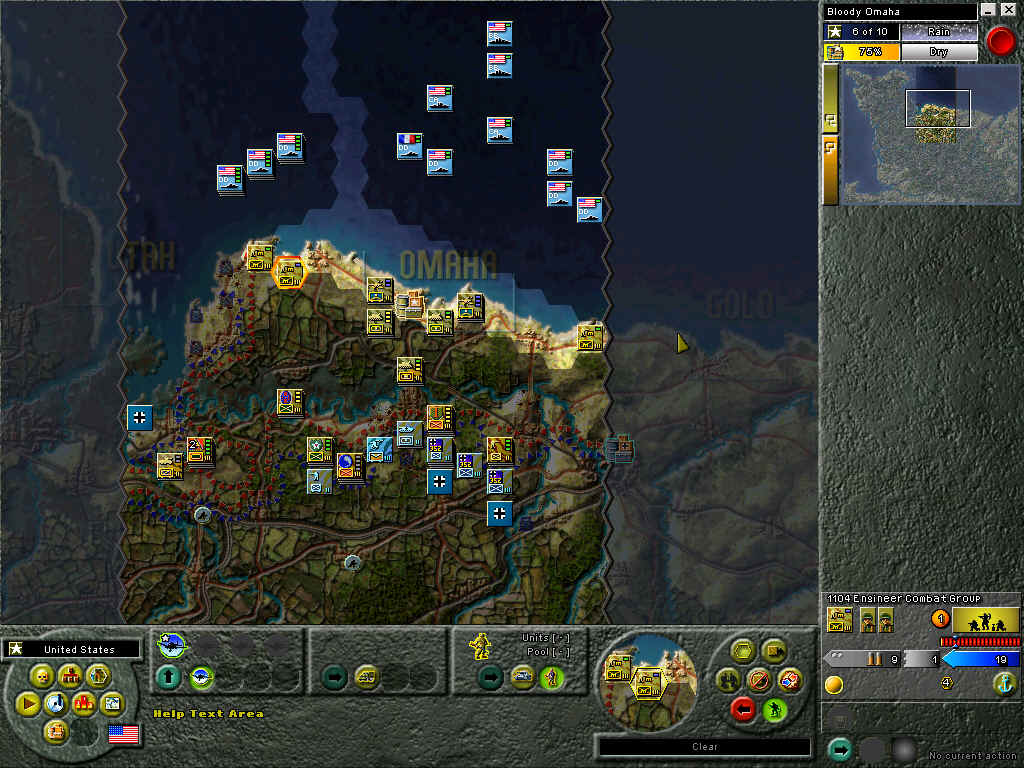Image resolution: width=1024 pixels, height=768 pixels.
Task: Click the green soldier pool icon
Action: (549, 678)
